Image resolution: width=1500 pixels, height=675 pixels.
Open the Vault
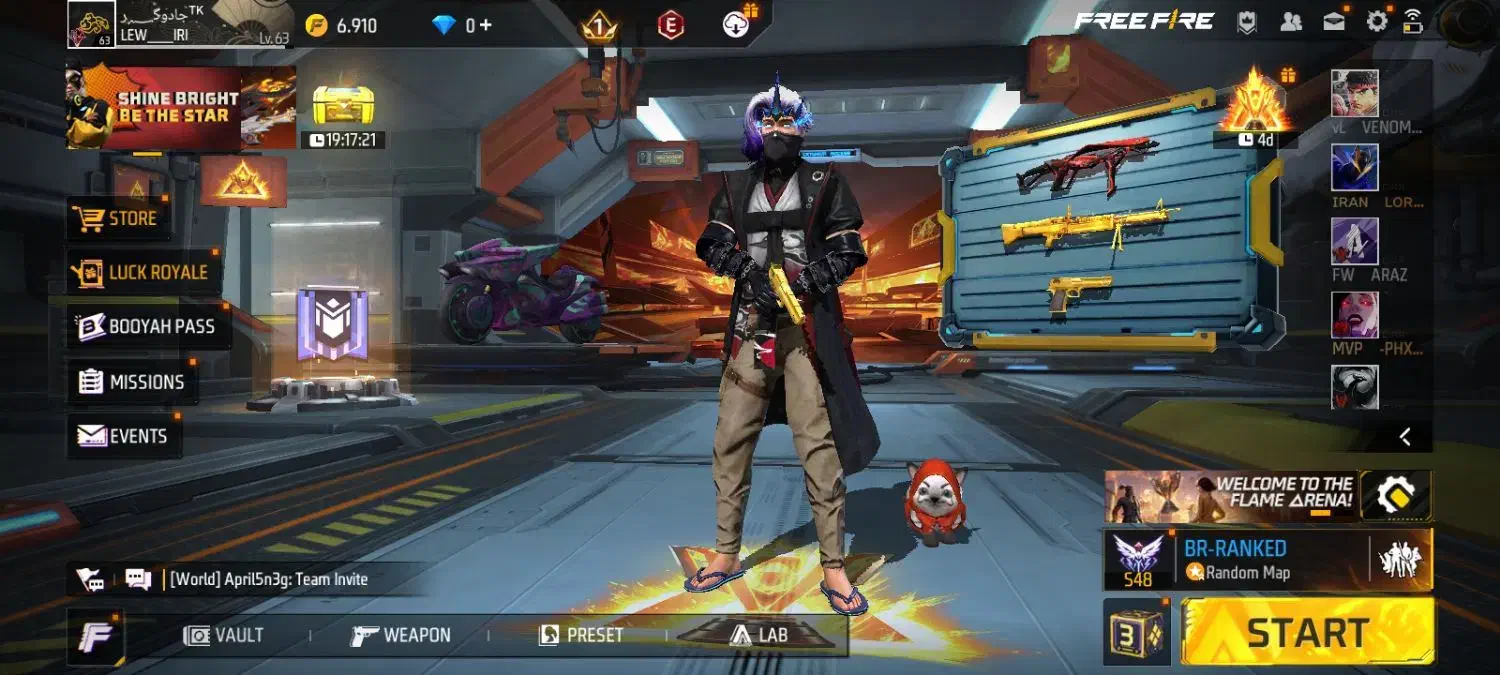(x=224, y=635)
